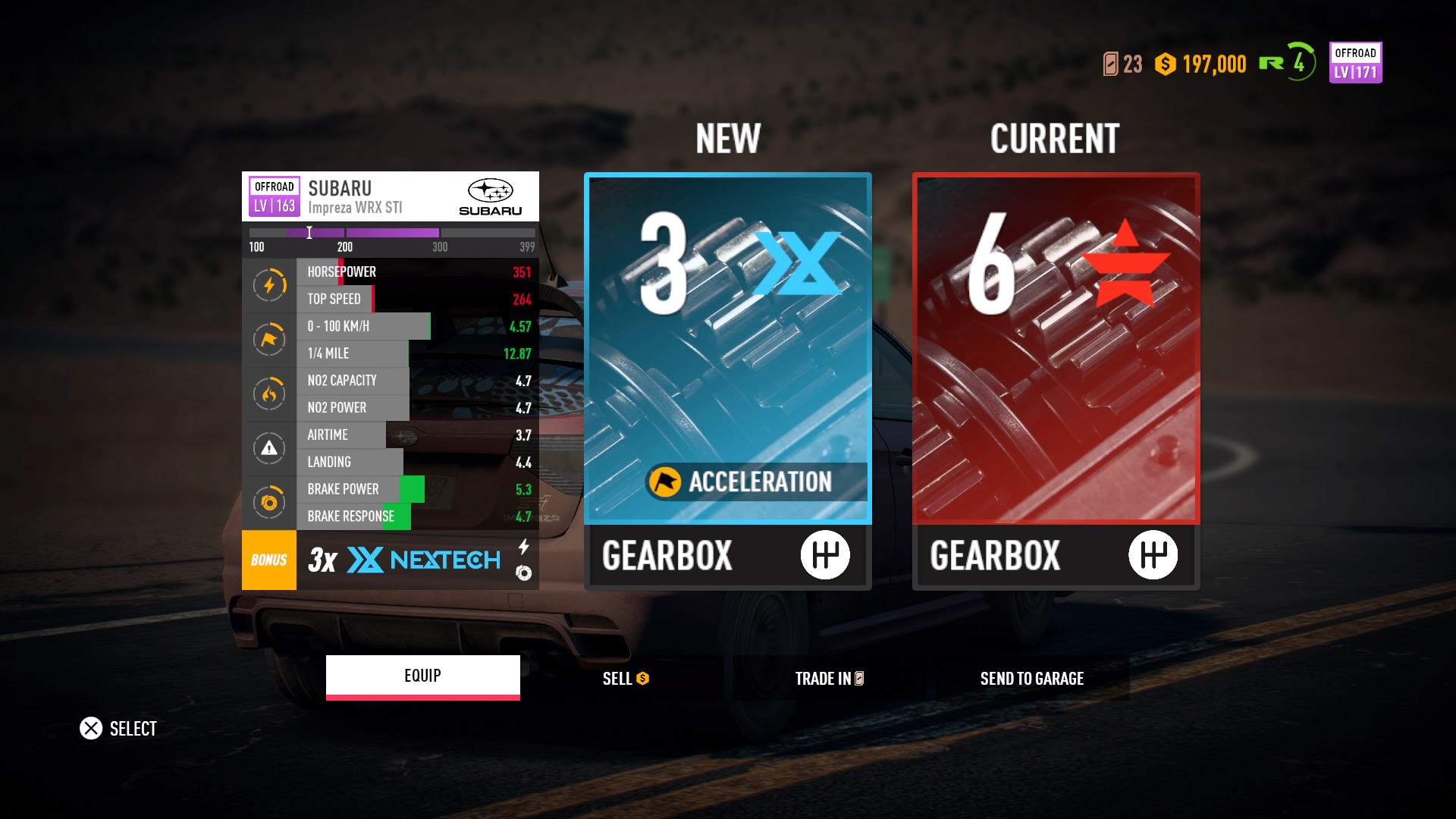
Task: Sell the new gearbox for cash
Action: 625,679
